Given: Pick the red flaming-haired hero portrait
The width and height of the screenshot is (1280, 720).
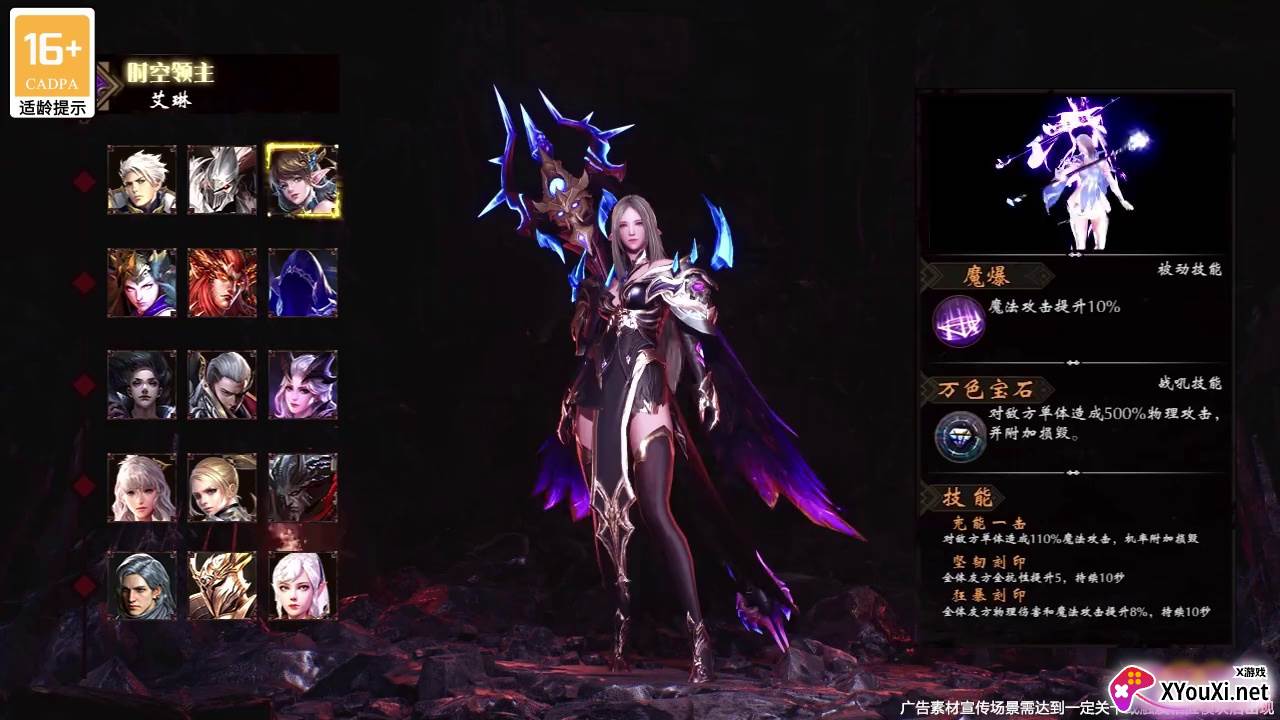Looking at the screenshot, I should [x=222, y=283].
